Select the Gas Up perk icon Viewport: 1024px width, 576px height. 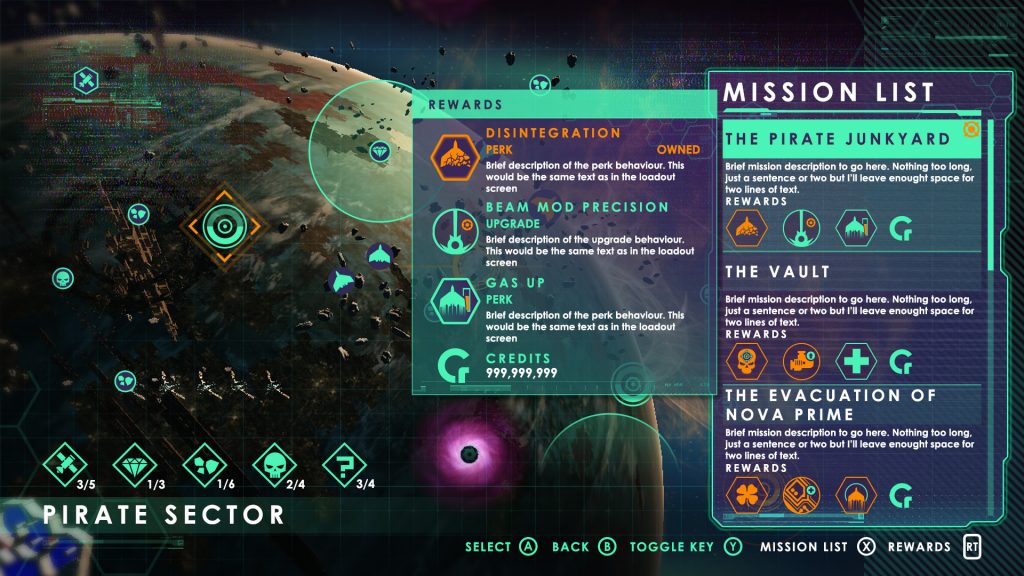point(452,301)
